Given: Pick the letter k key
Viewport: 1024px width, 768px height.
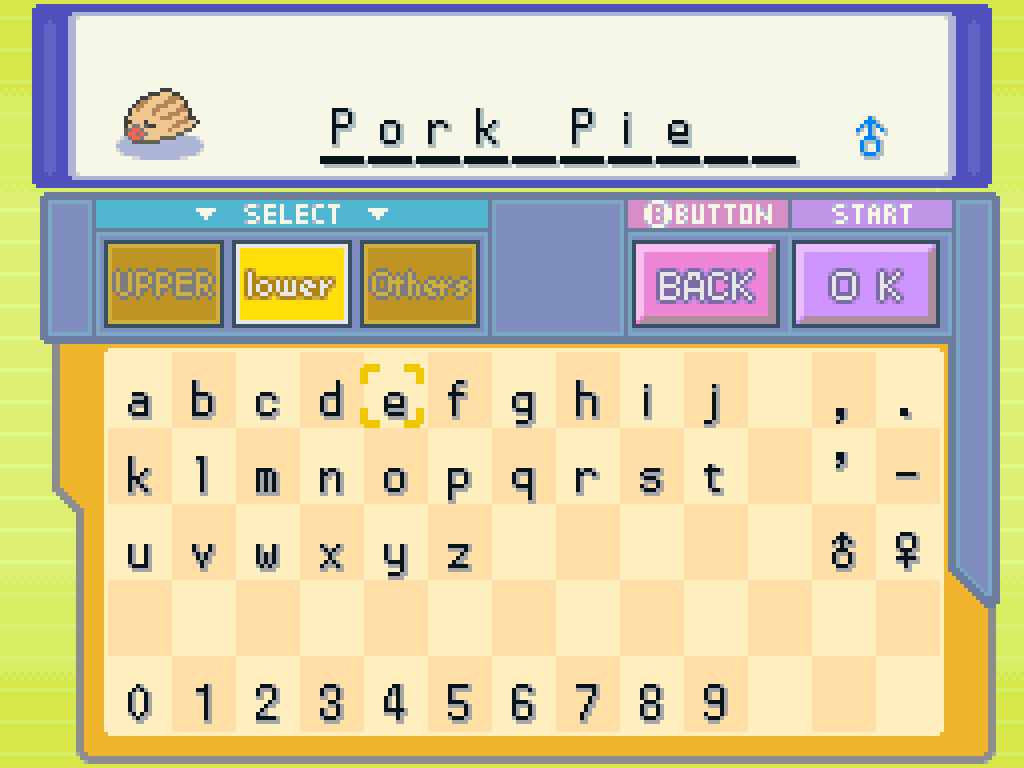Looking at the screenshot, I should coord(139,478).
